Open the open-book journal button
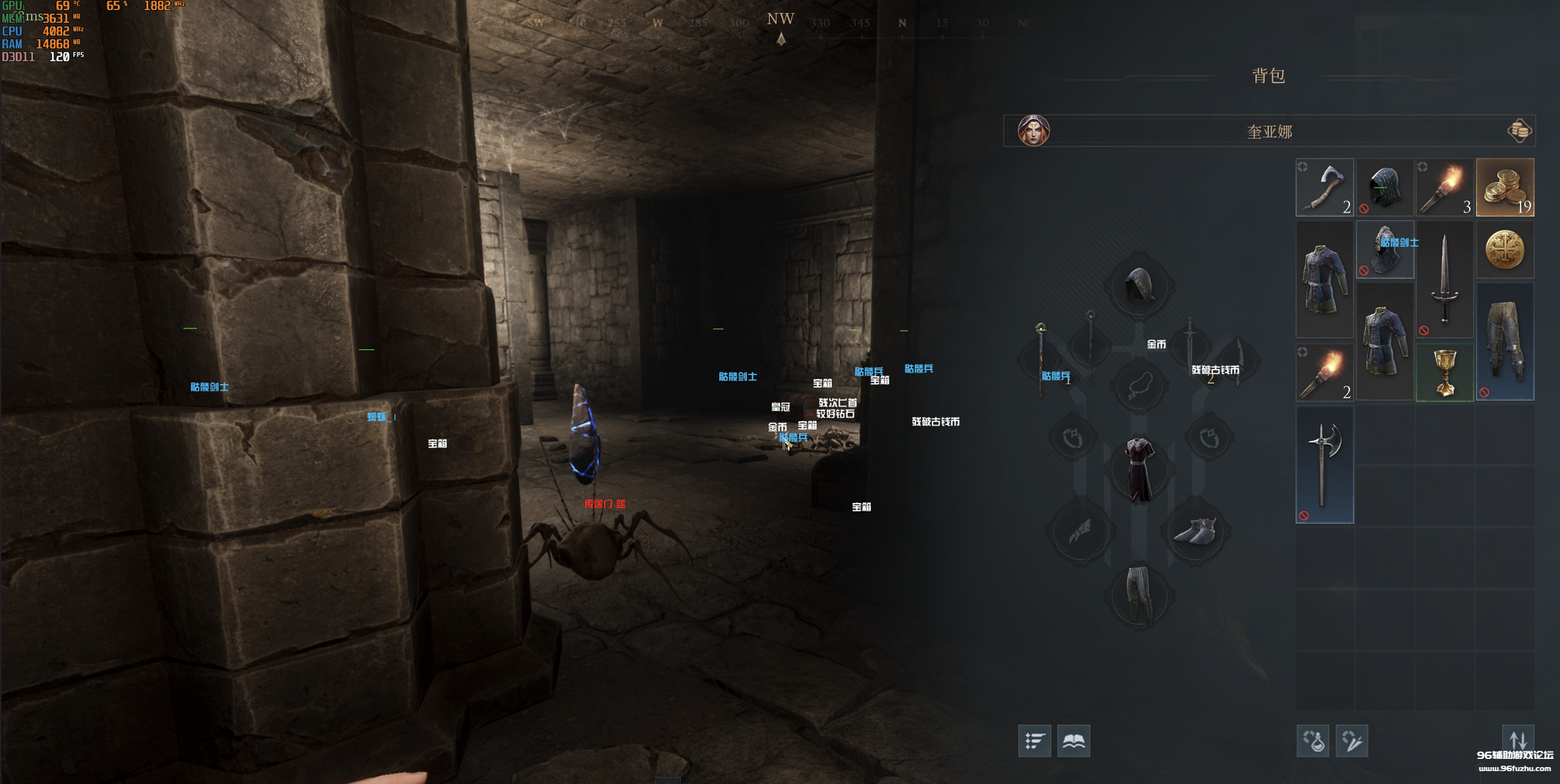The height and width of the screenshot is (784, 1560). pyautogui.click(x=1073, y=741)
